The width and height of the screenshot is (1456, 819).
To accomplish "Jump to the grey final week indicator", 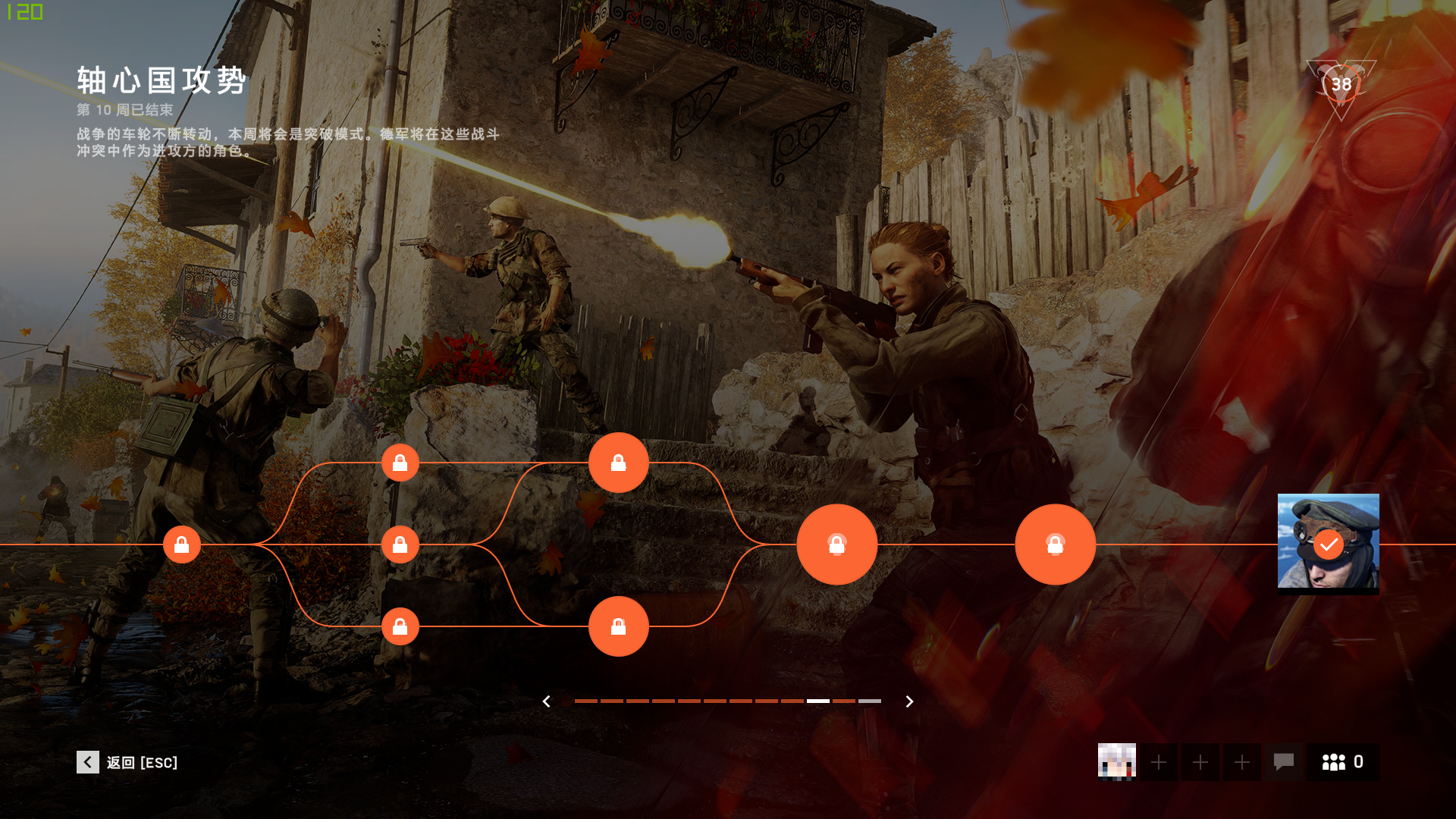I will click(869, 701).
